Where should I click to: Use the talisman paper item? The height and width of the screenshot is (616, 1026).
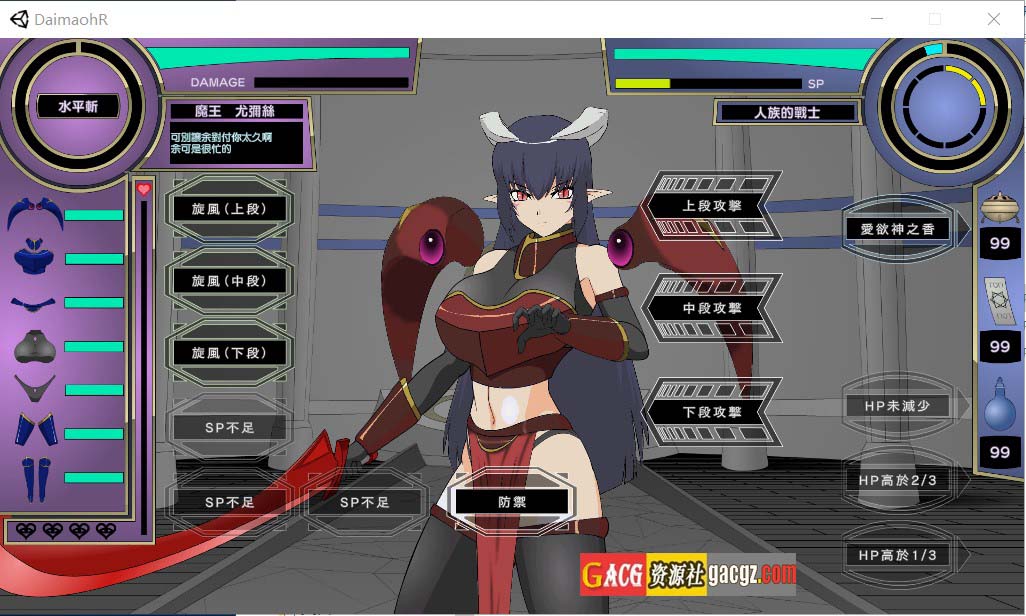coord(1000,302)
